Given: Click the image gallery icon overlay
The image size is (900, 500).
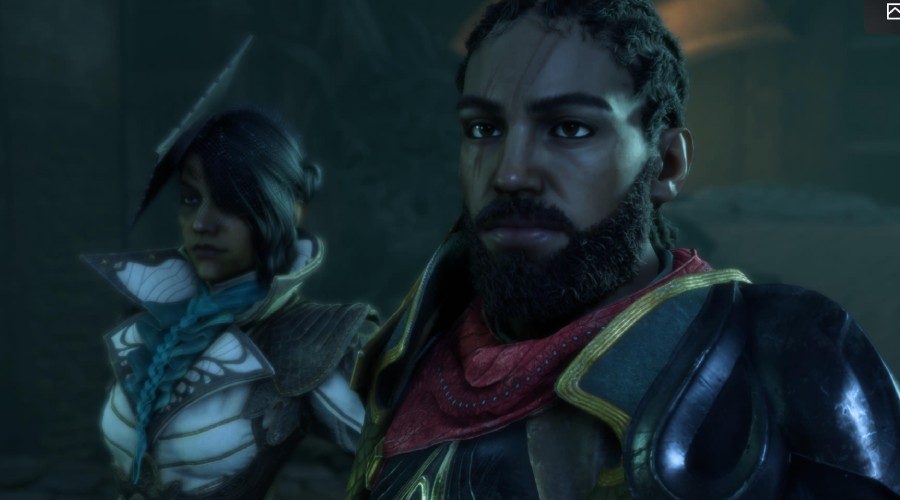Looking at the screenshot, I should [892, 12].
